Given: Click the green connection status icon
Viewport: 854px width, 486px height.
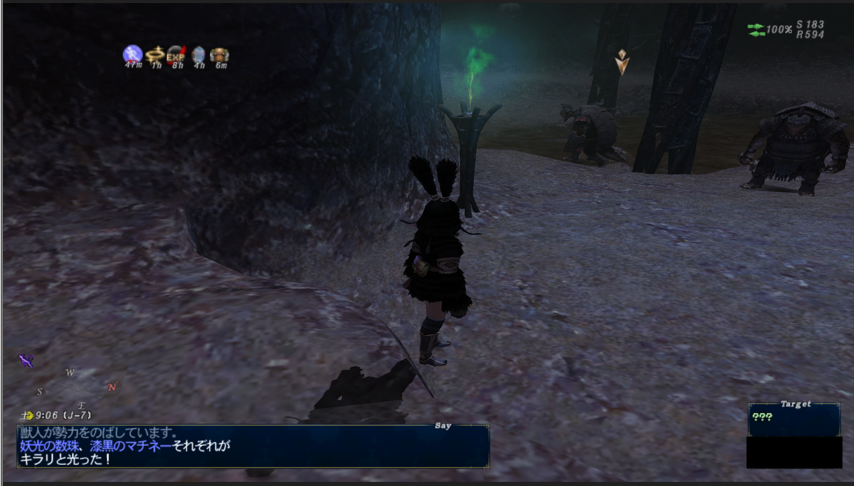Looking at the screenshot, I should tap(756, 30).
